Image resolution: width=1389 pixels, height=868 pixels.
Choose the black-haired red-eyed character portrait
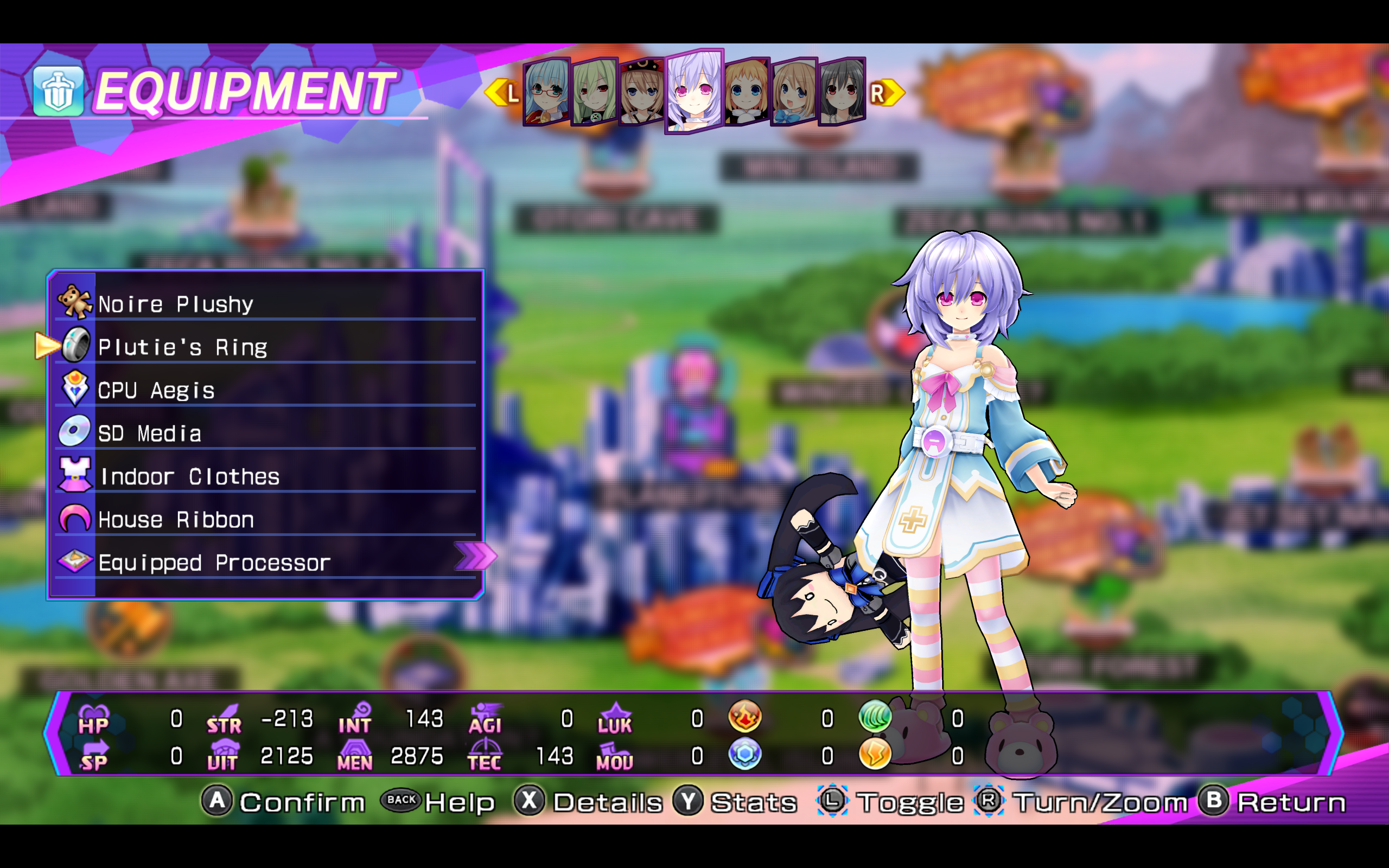pos(842,92)
